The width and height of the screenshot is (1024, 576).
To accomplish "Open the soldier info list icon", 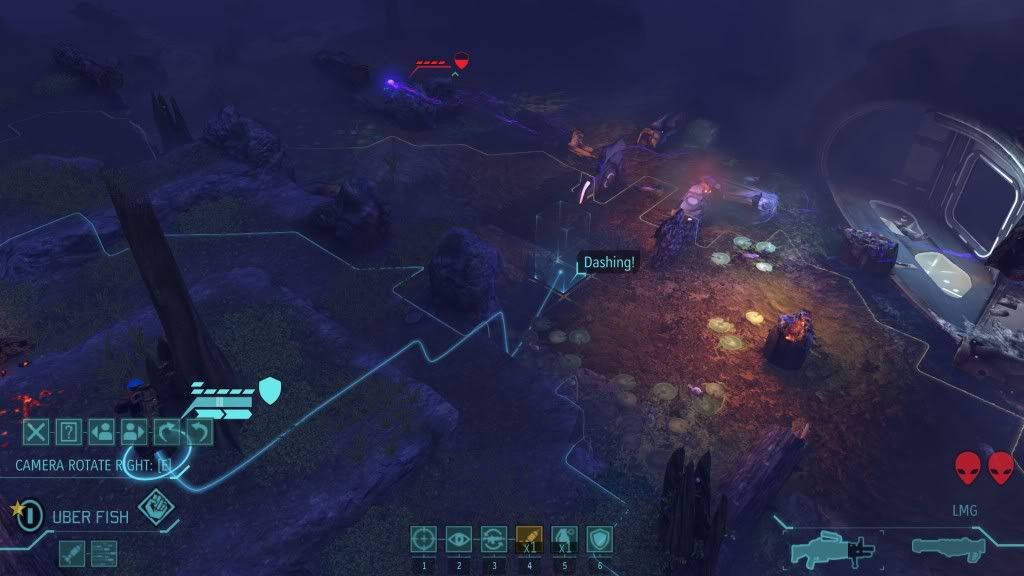I will [x=104, y=552].
